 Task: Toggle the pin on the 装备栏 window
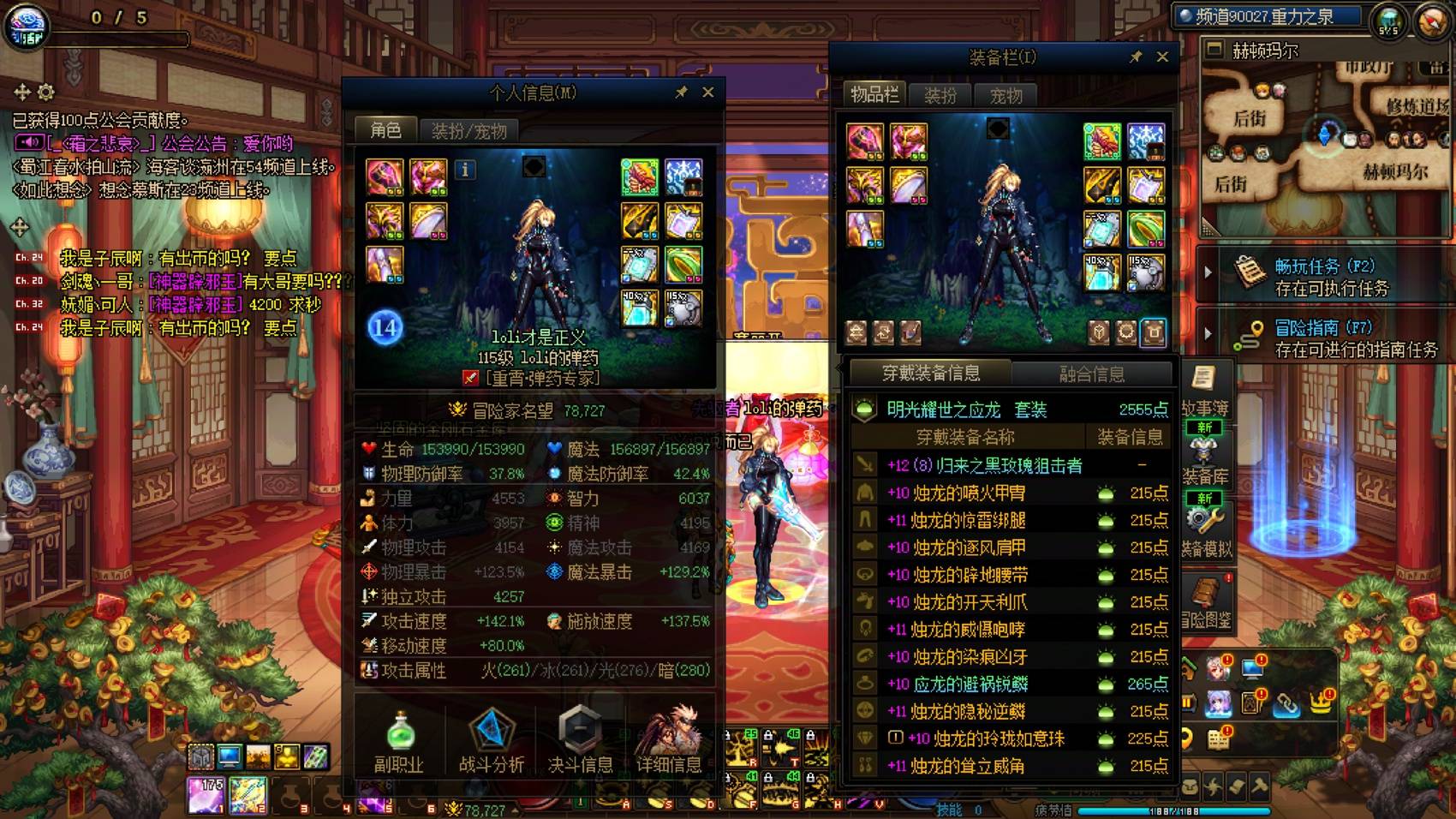pos(1137,57)
